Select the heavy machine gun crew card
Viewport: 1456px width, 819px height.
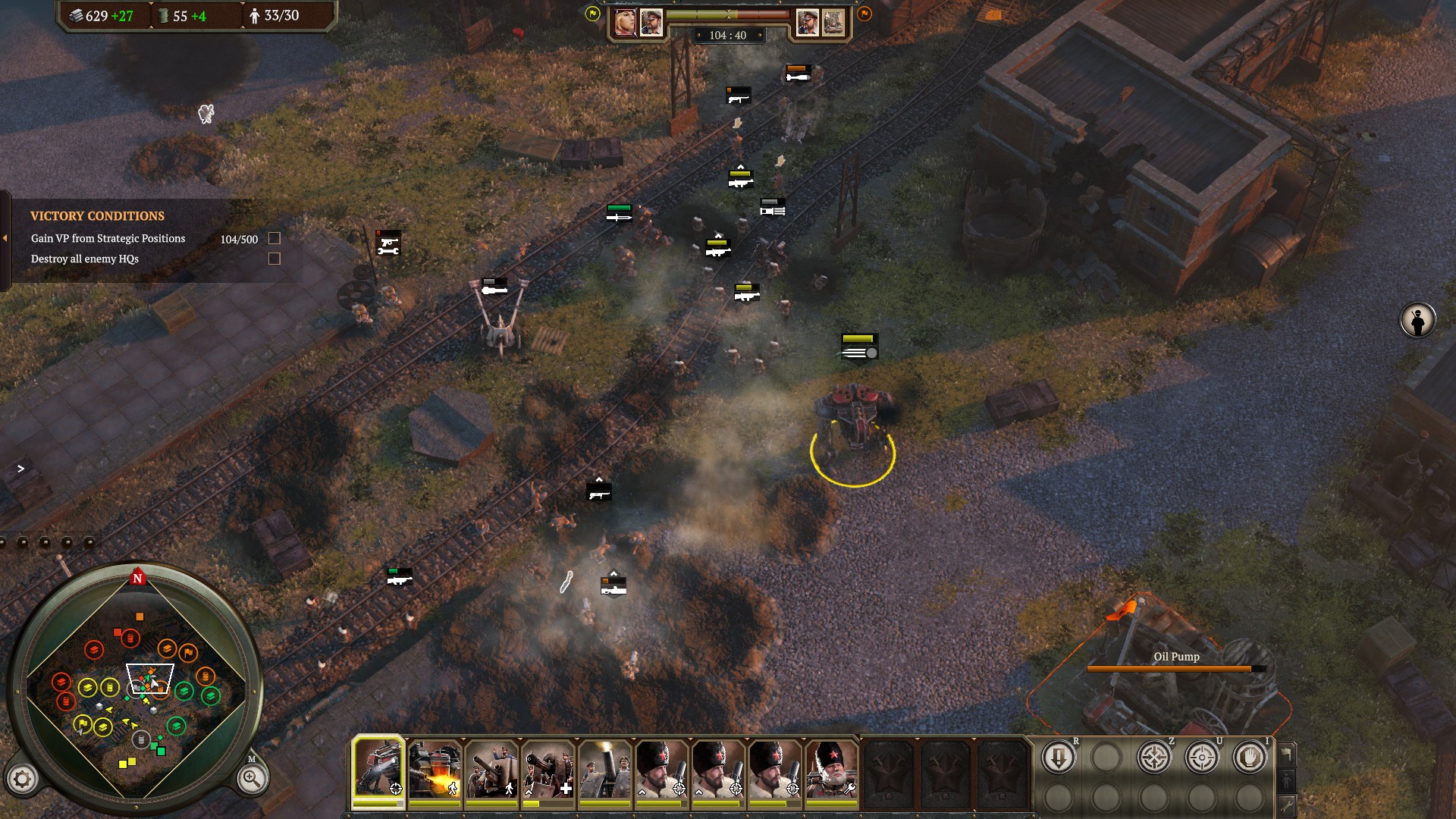[548, 769]
